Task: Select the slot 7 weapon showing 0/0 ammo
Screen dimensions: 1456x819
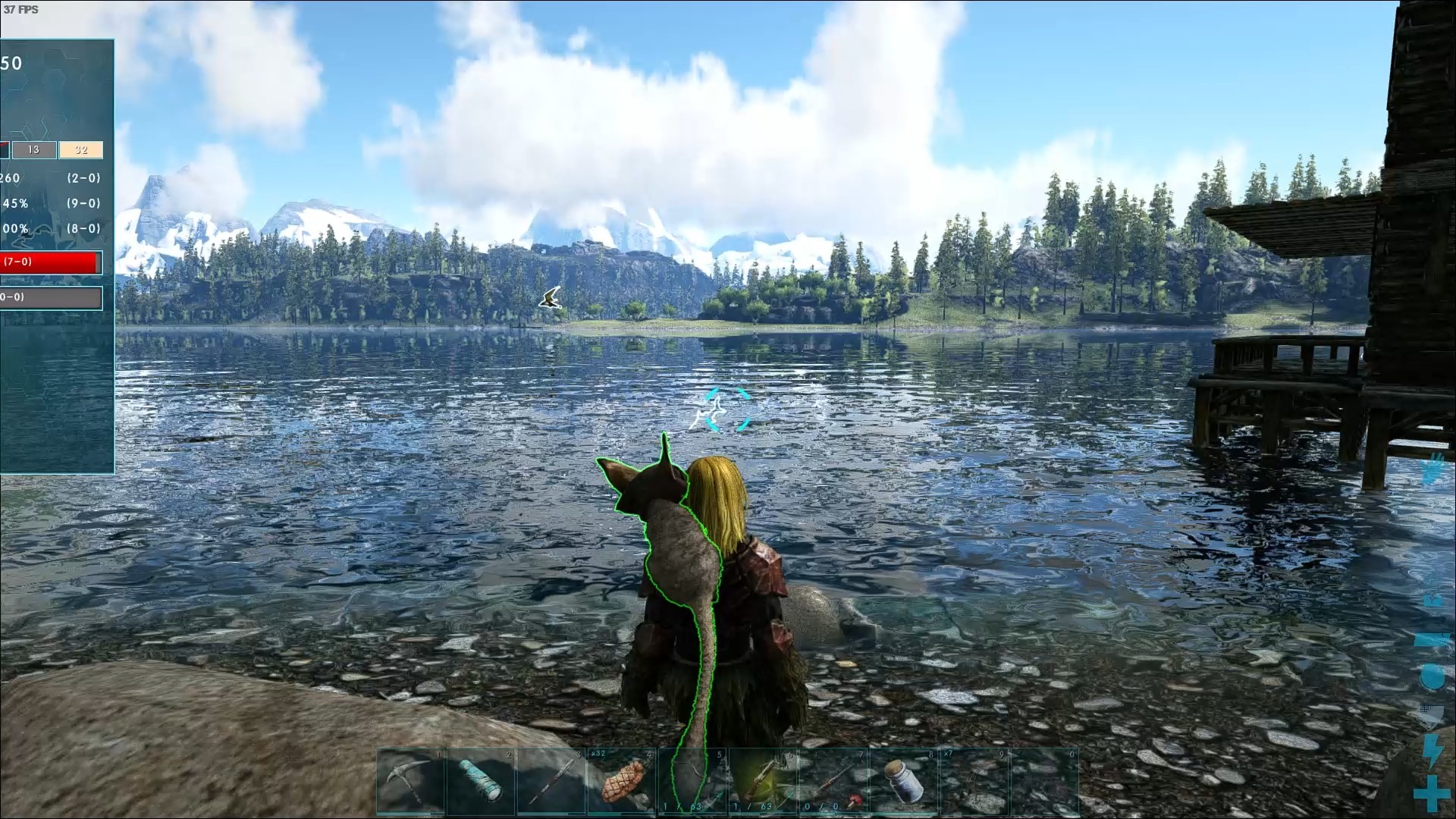Action: point(833,781)
